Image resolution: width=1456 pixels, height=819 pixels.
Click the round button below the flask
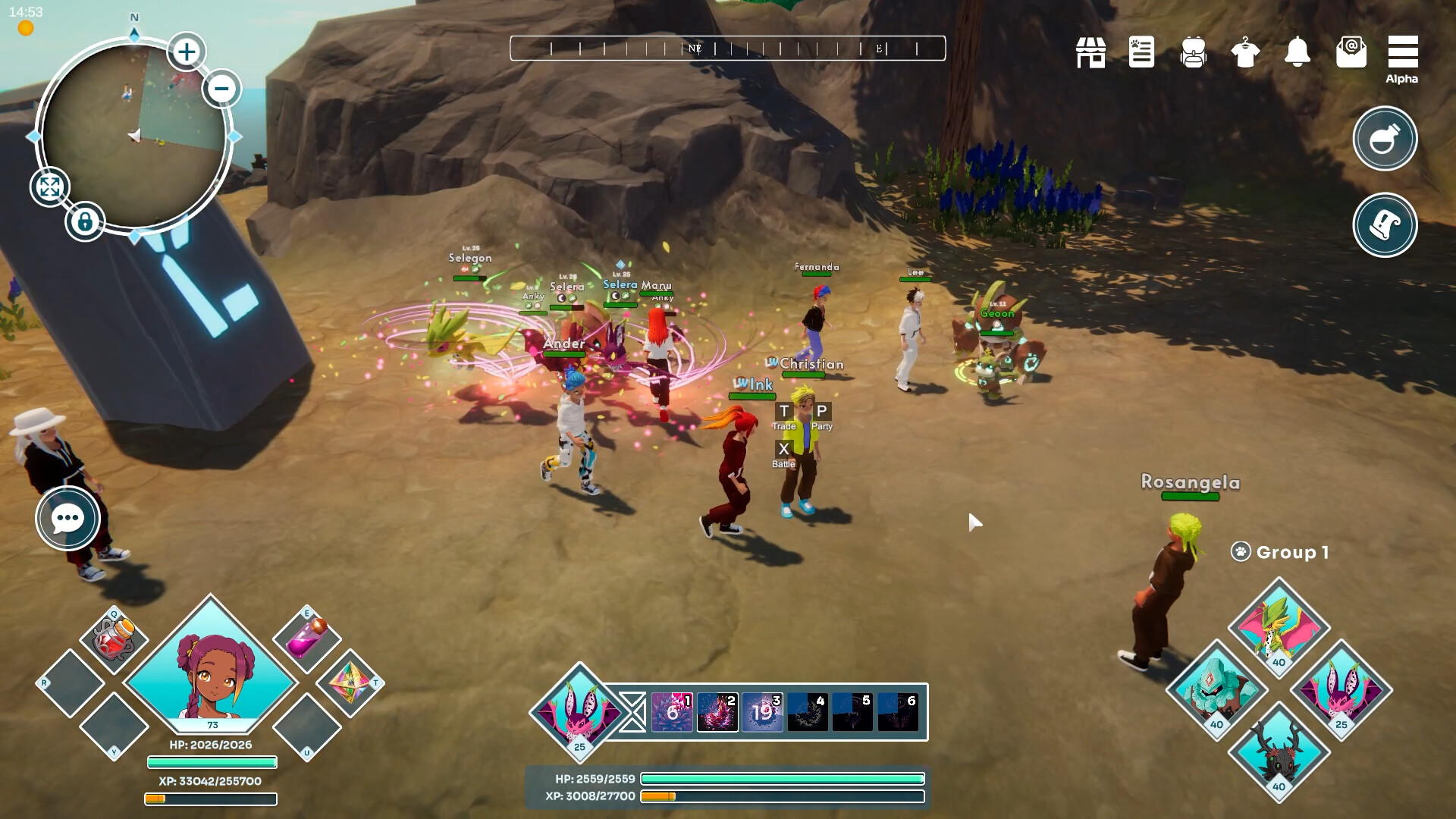(1385, 225)
